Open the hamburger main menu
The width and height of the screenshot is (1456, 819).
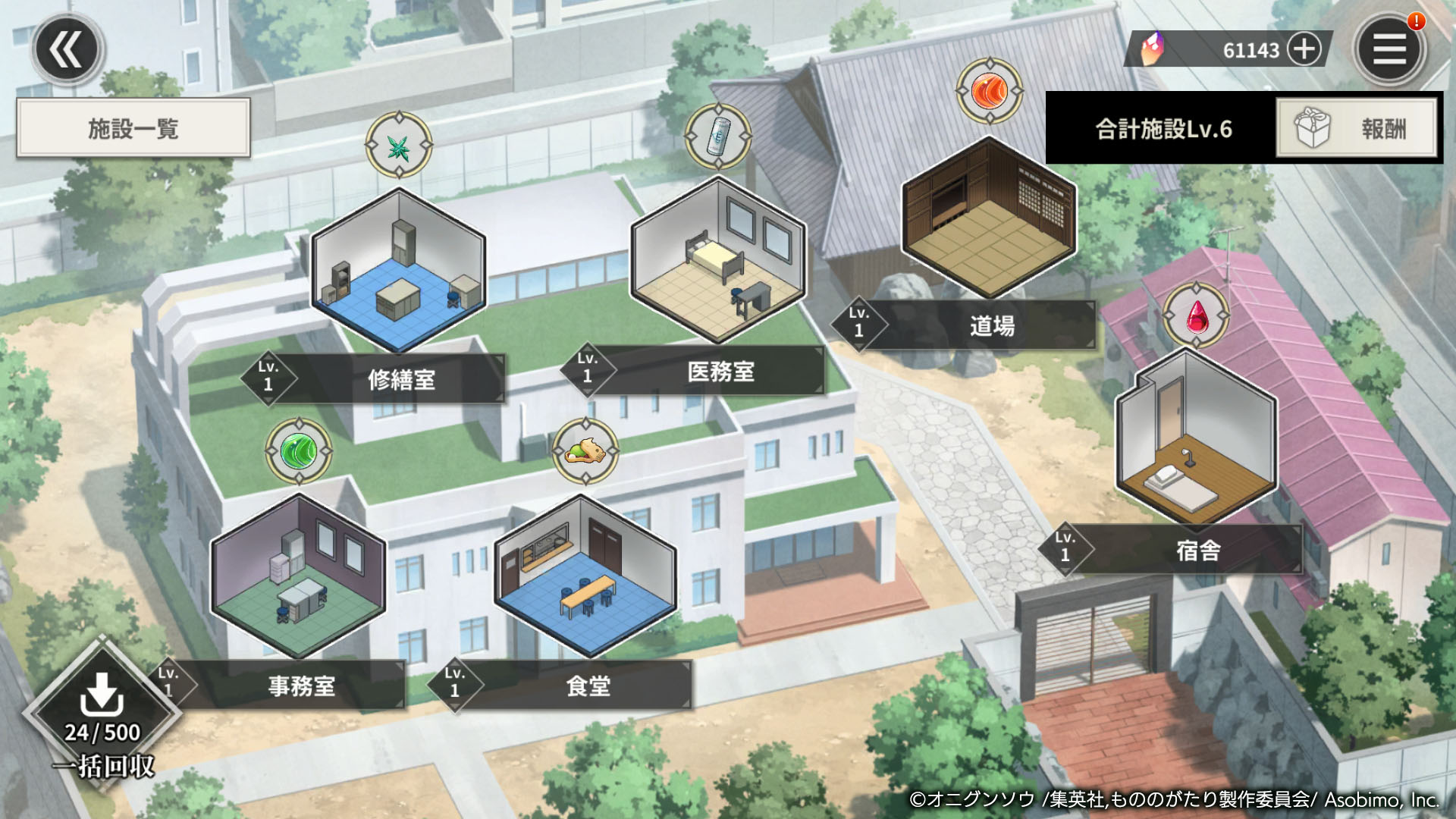[x=1389, y=50]
